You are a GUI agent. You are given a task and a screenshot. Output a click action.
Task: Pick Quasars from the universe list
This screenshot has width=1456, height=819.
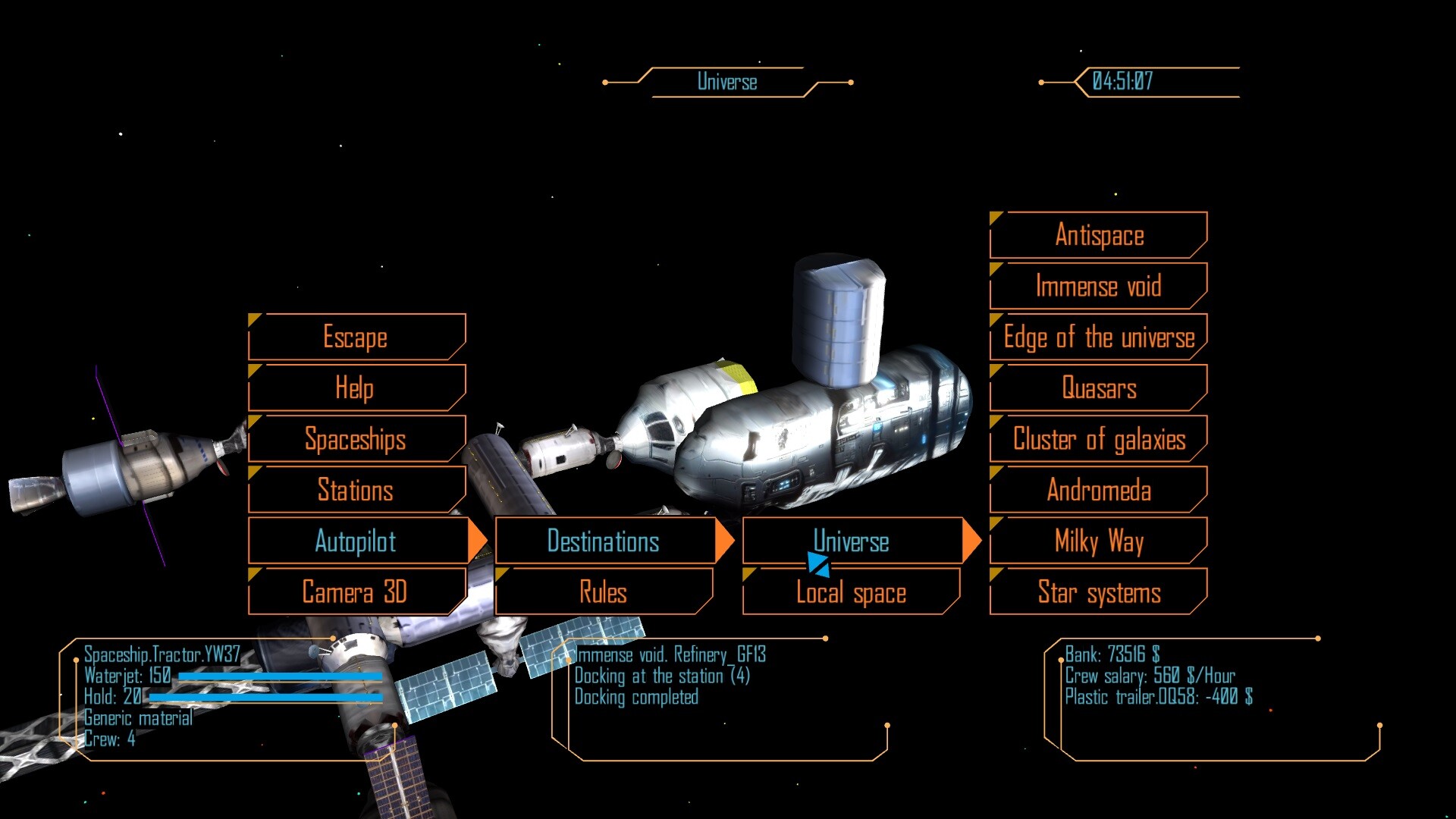pyautogui.click(x=1098, y=388)
